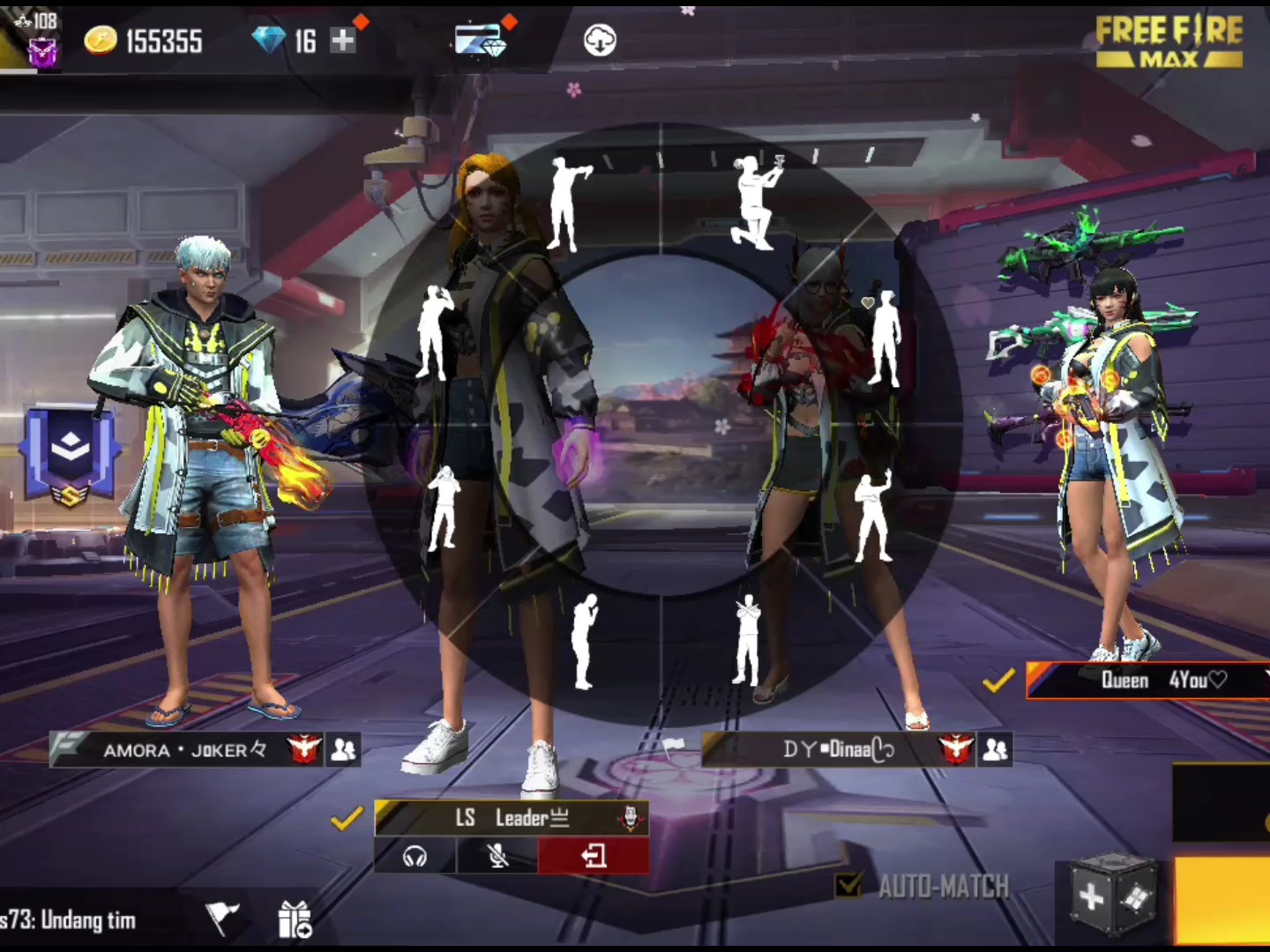Toggle the muted microphone button
The image size is (1270, 952).
coord(497,856)
